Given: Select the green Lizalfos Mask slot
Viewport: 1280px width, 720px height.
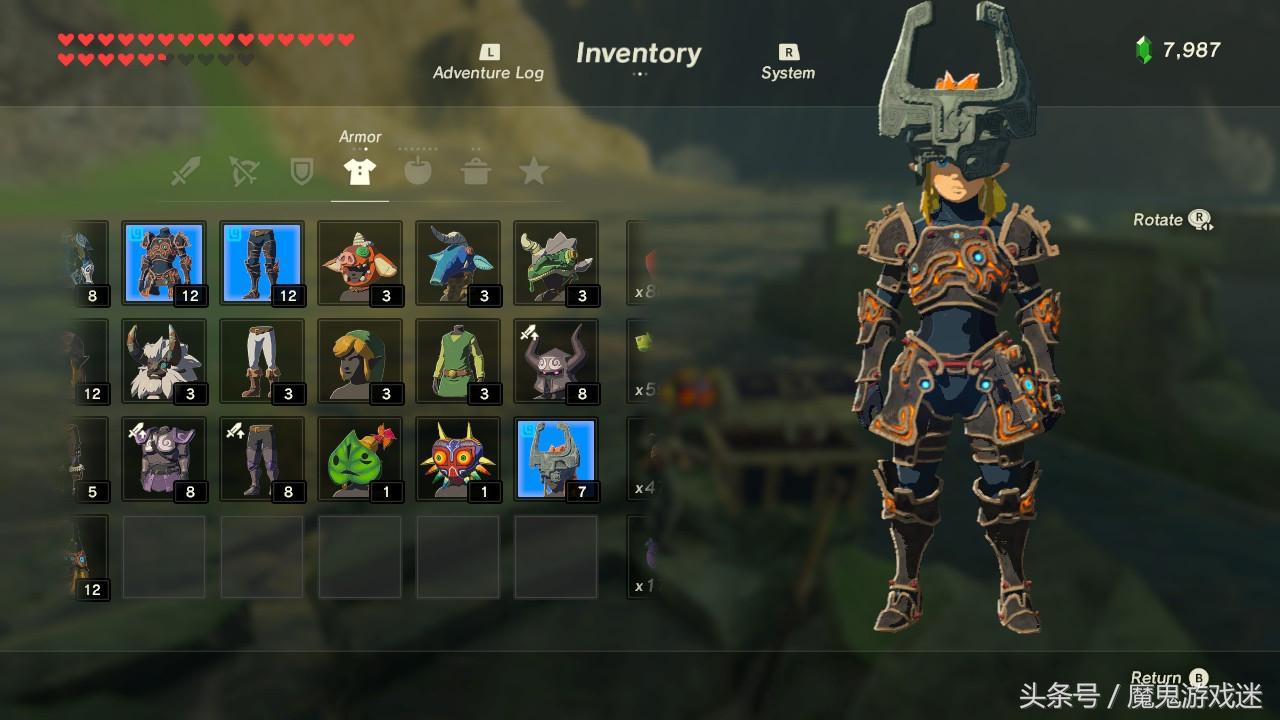Looking at the screenshot, I should click(x=556, y=263).
